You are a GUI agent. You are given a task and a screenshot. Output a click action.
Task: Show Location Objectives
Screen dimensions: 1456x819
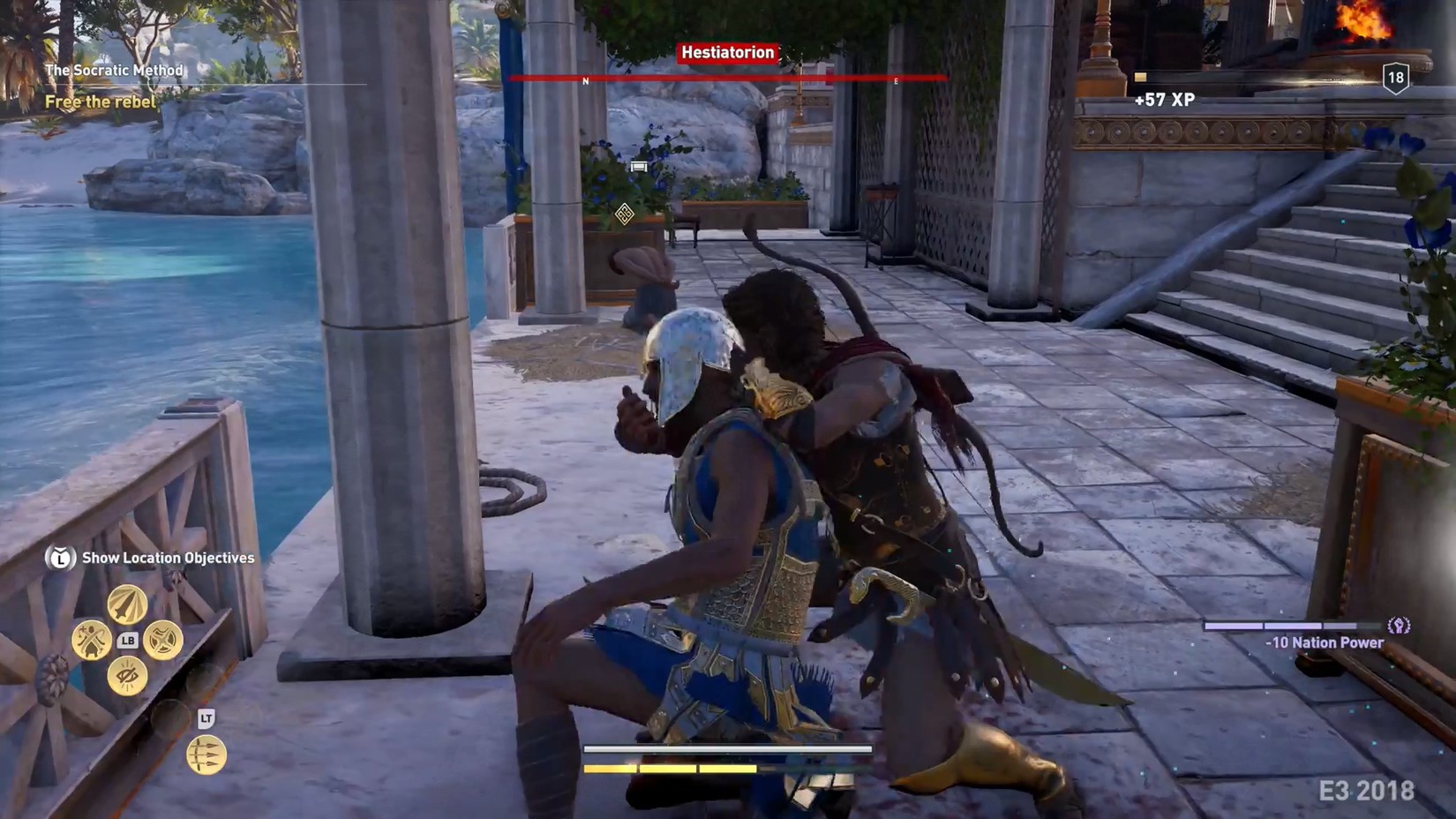click(x=168, y=558)
